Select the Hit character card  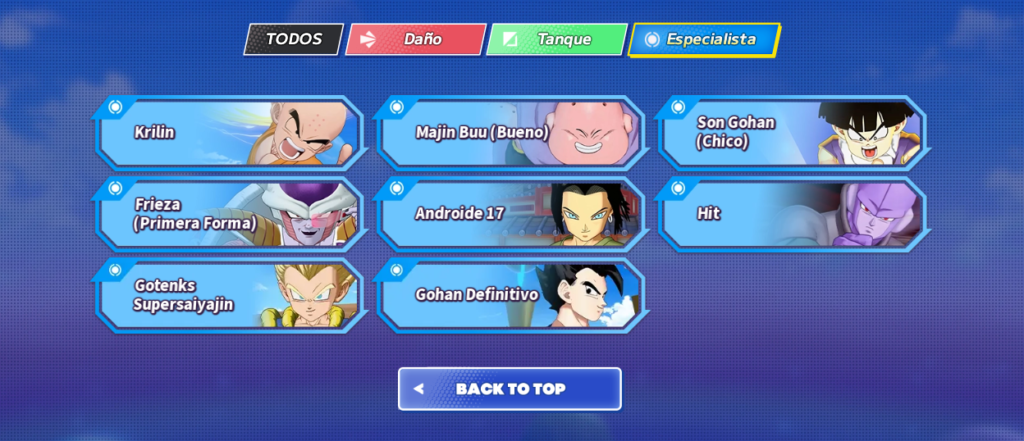tap(791, 214)
